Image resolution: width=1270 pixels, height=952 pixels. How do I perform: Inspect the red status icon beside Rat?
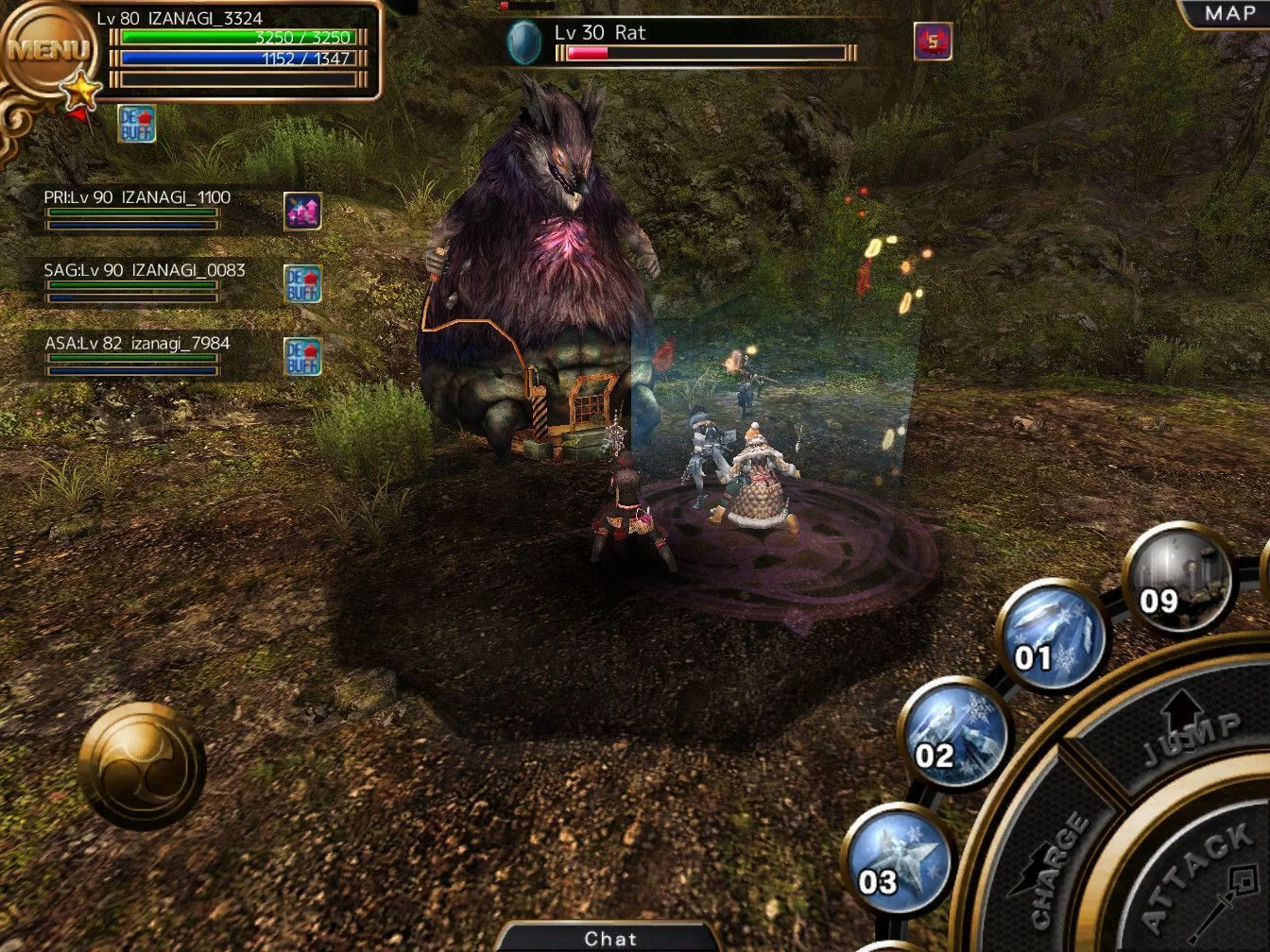[x=933, y=42]
